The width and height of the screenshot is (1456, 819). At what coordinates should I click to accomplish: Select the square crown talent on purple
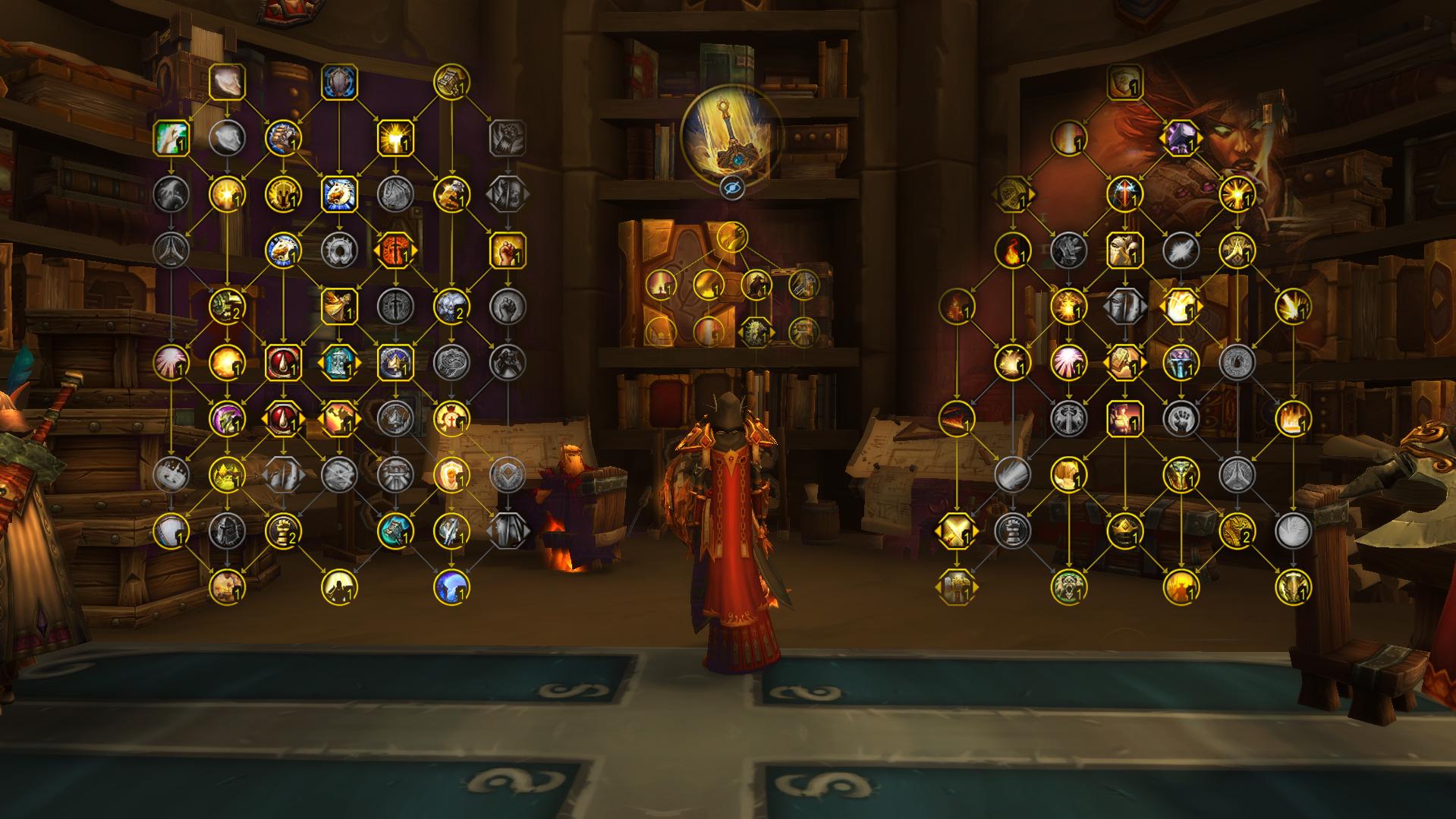click(395, 363)
